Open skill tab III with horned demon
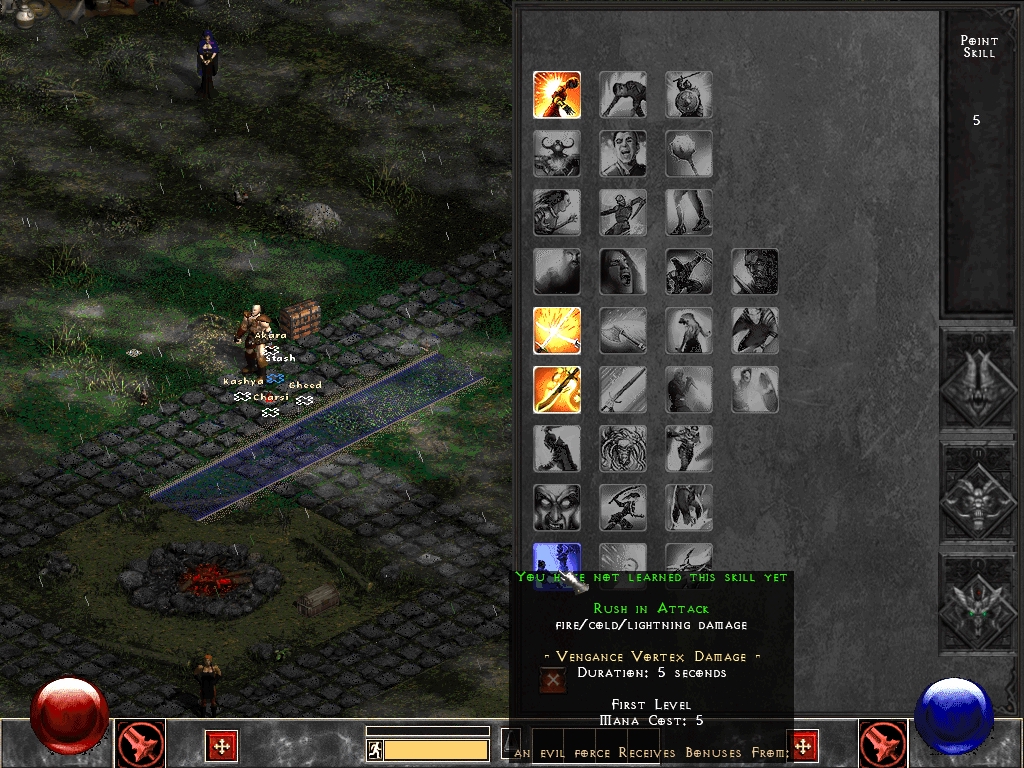 point(981,380)
